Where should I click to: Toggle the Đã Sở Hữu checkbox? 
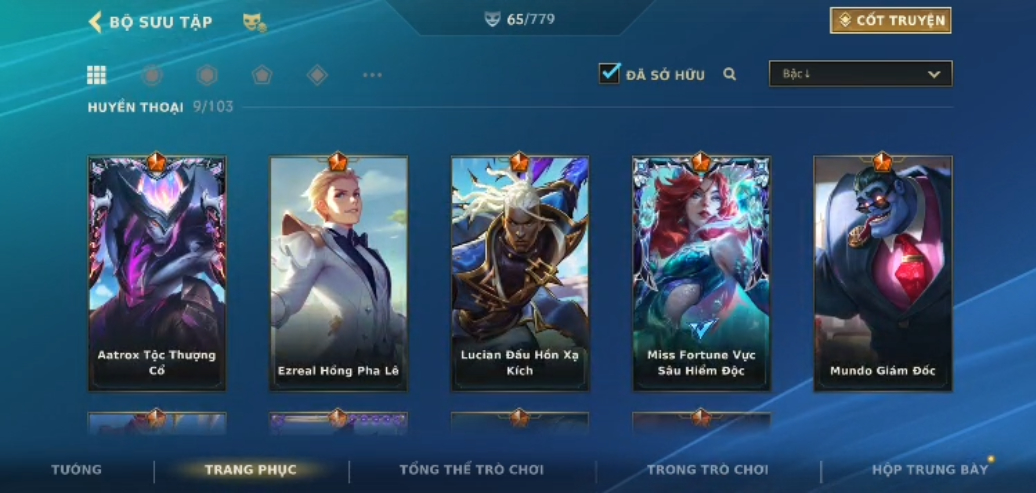coord(609,74)
